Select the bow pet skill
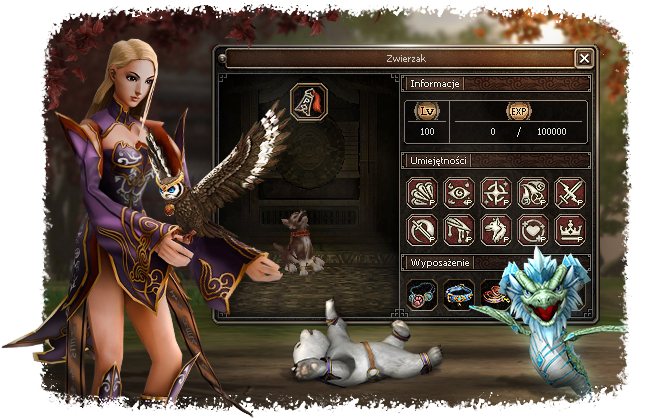Viewport: 663px width, 418px height. coord(422,230)
